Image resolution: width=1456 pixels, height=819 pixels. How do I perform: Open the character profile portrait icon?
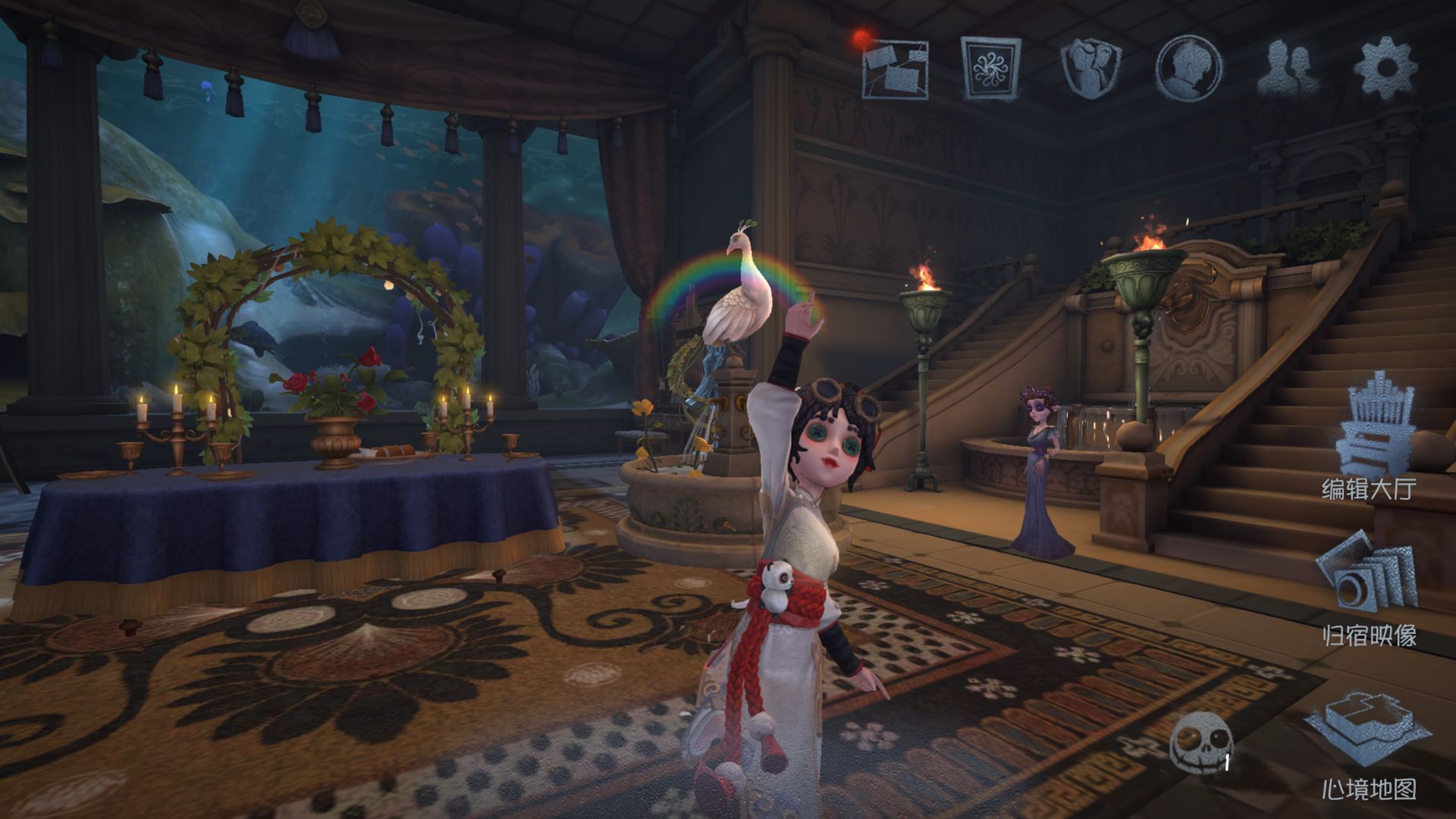(1188, 69)
